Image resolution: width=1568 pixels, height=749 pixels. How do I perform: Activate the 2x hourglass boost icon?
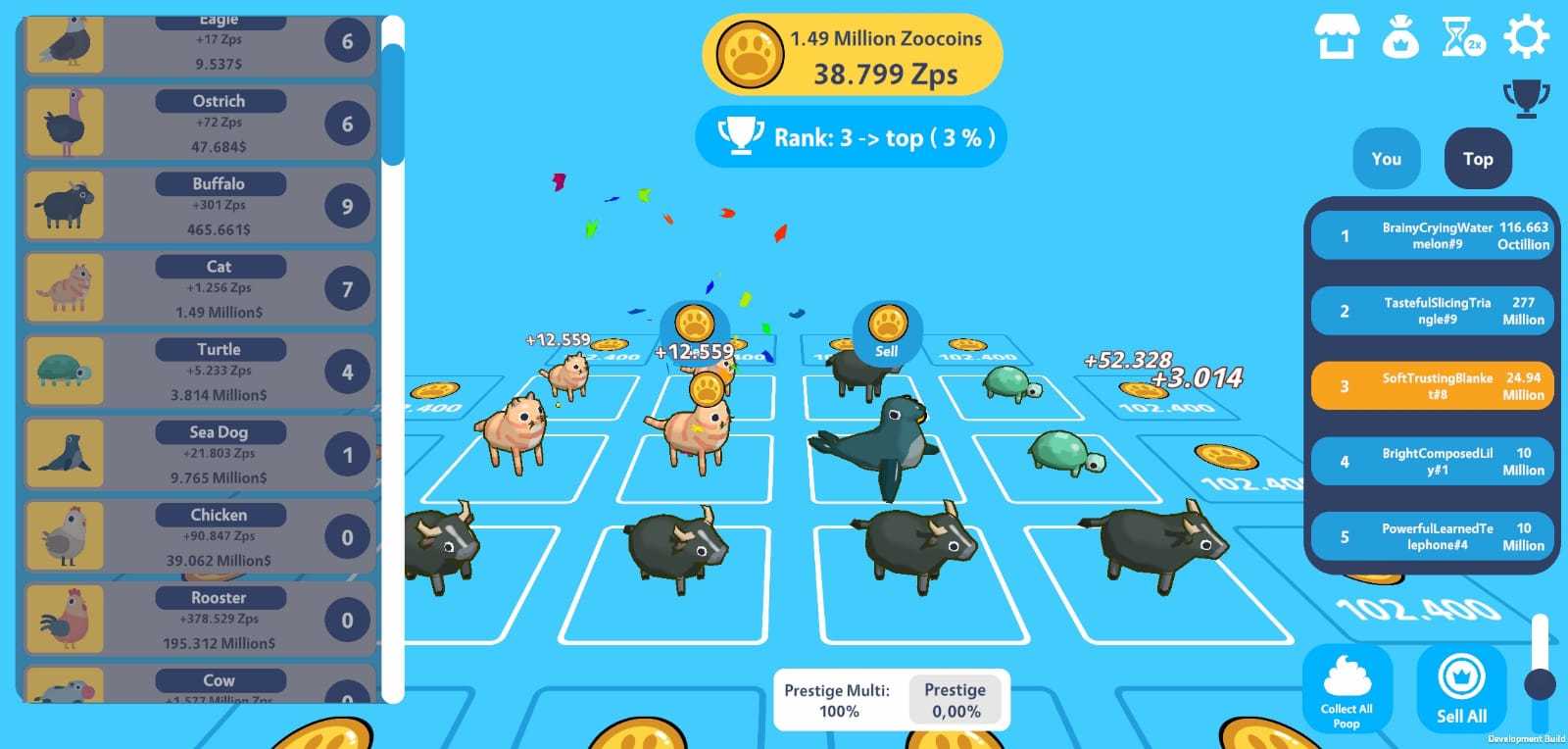(x=1464, y=36)
